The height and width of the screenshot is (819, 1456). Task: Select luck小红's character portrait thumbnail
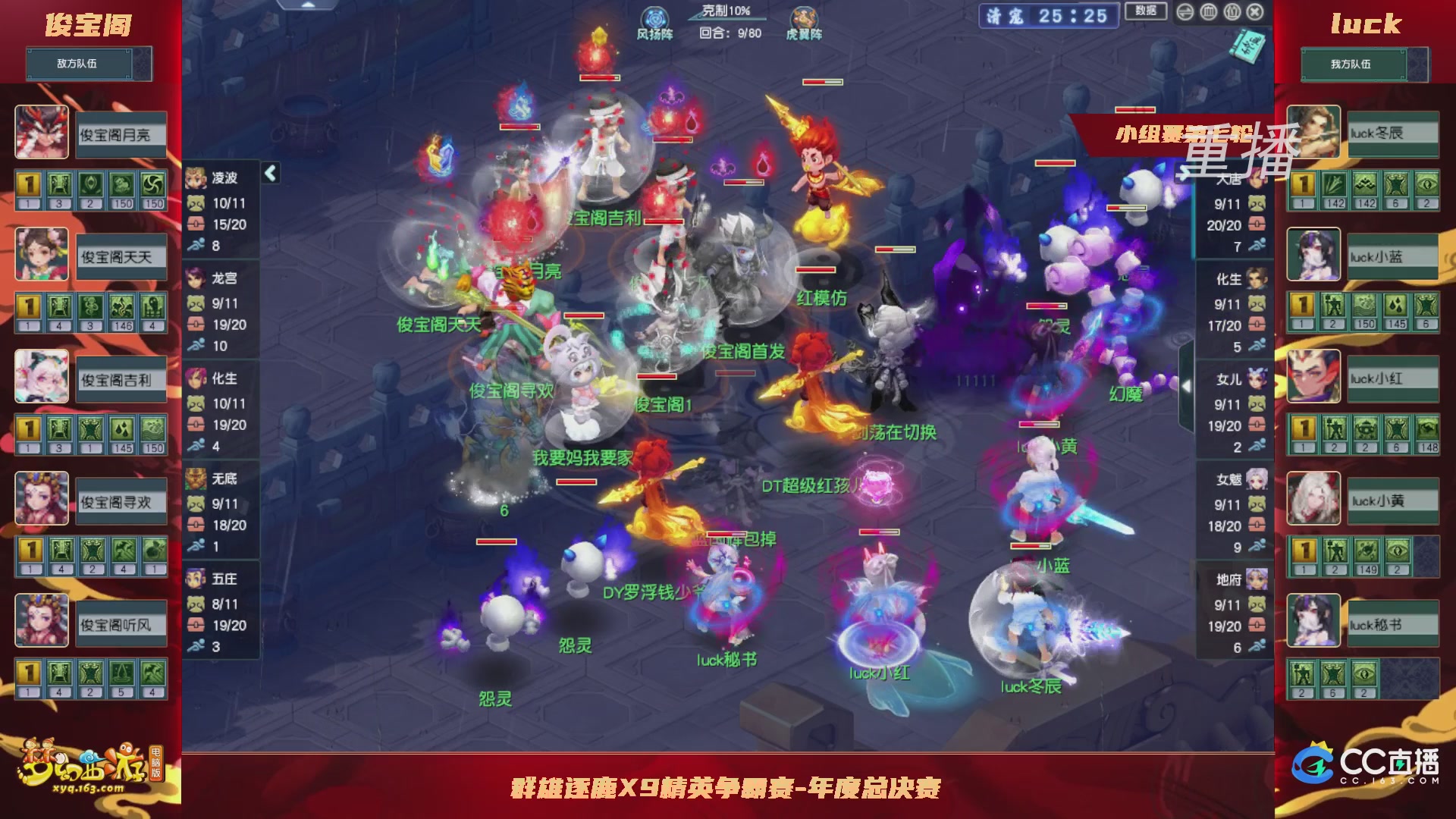[x=1313, y=377]
